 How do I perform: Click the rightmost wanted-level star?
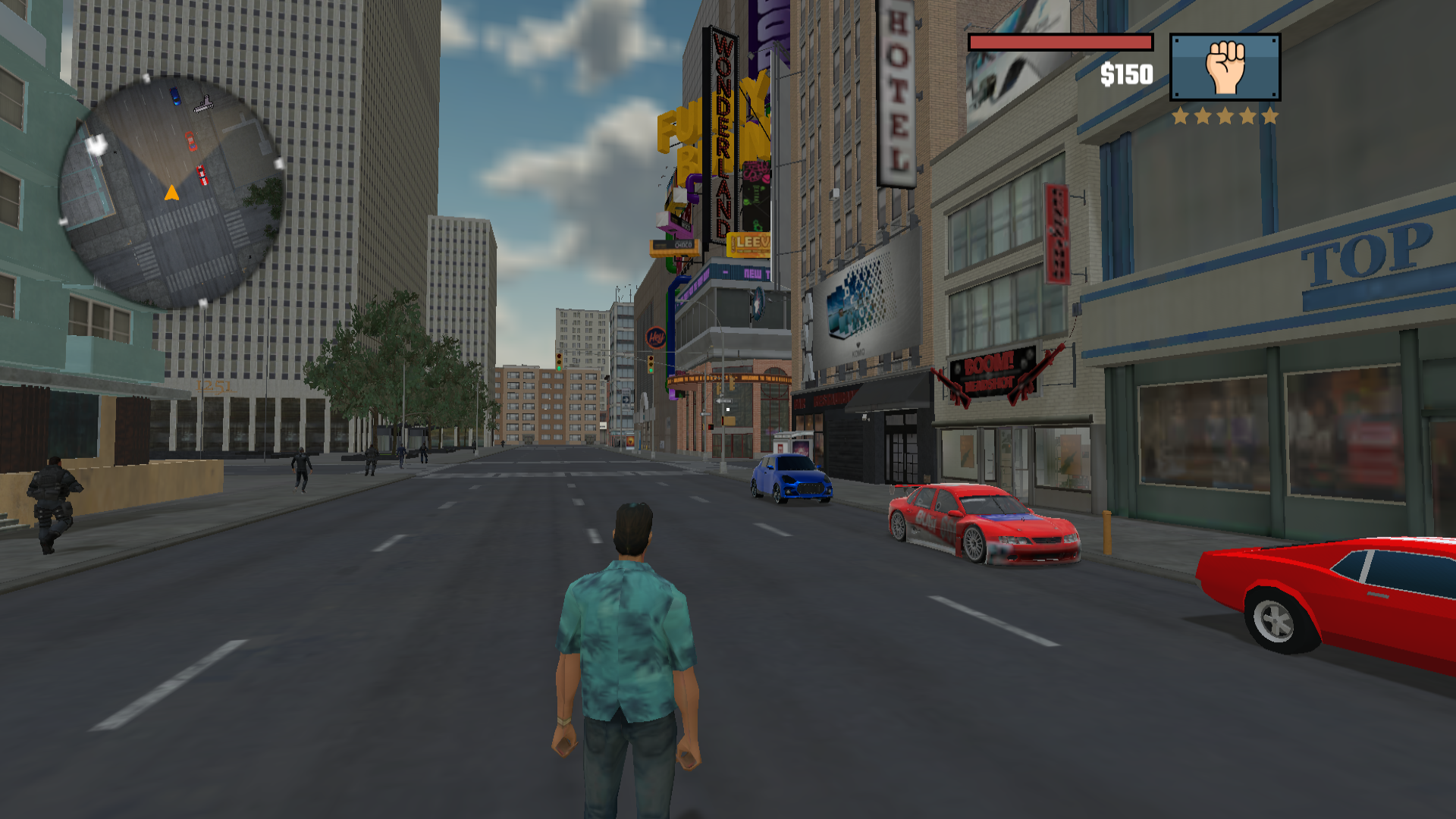pyautogui.click(x=1270, y=115)
